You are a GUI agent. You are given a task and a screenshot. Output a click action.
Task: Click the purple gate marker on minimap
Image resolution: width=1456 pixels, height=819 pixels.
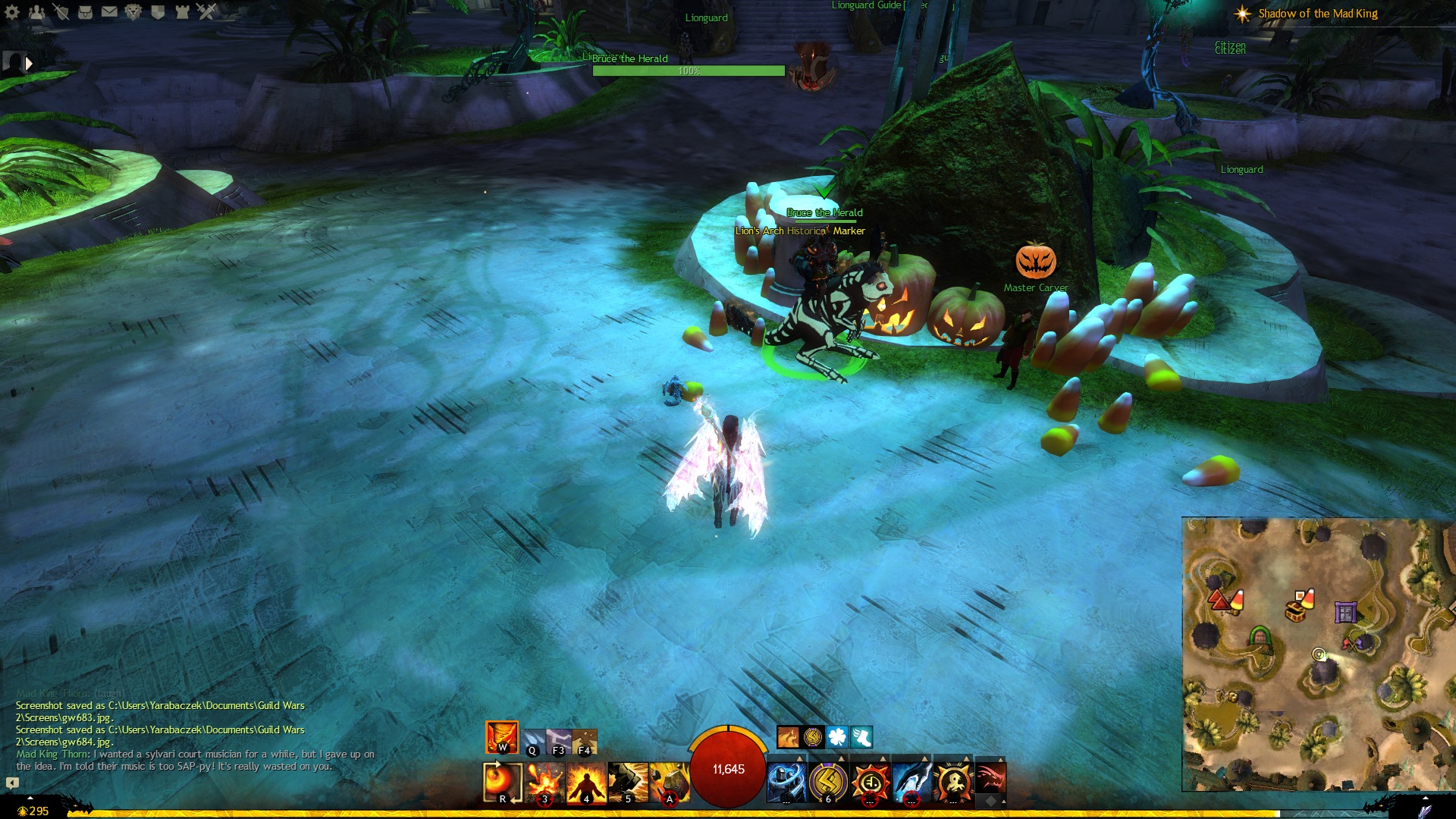pos(1345,612)
